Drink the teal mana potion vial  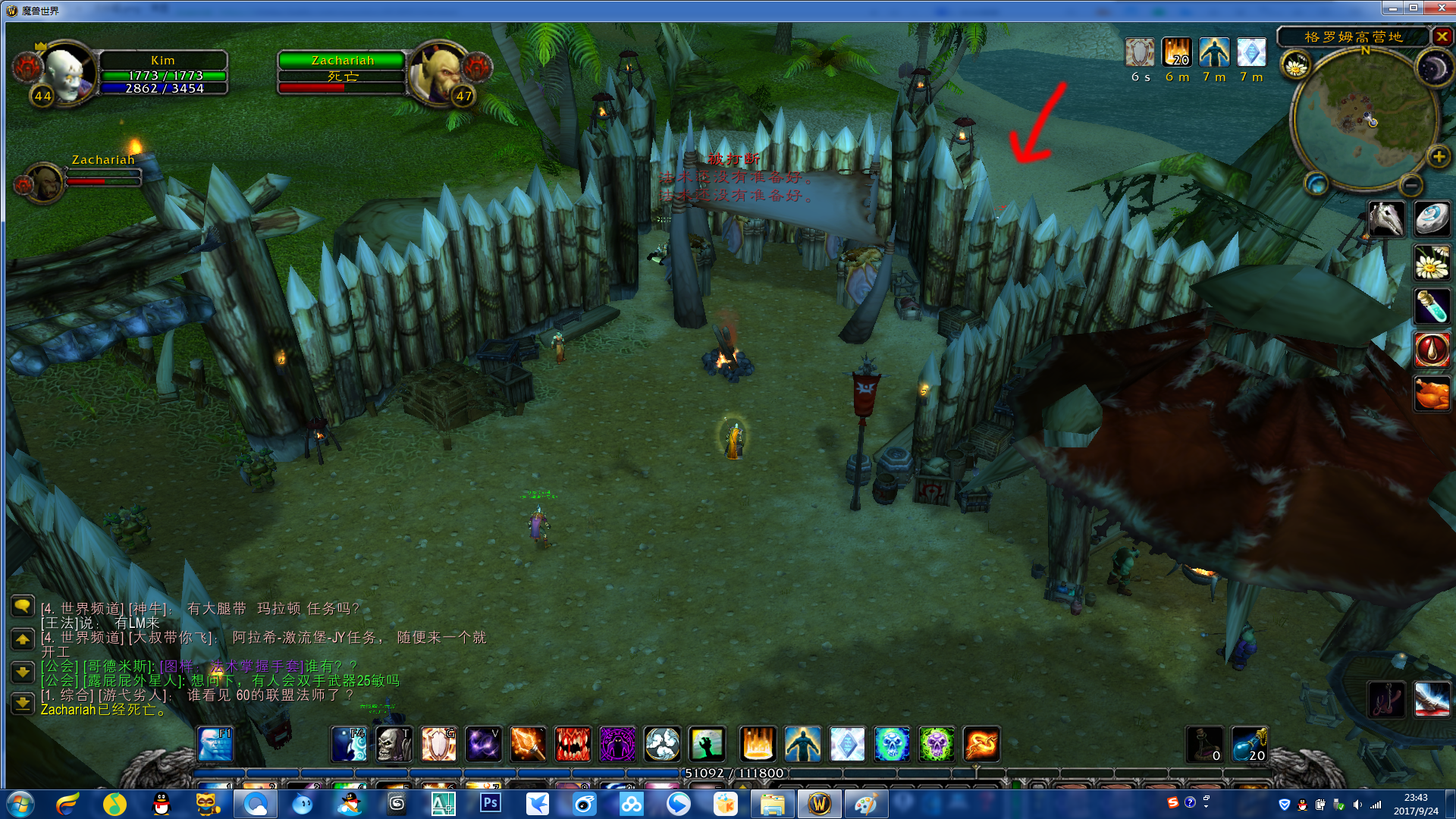click(1432, 307)
